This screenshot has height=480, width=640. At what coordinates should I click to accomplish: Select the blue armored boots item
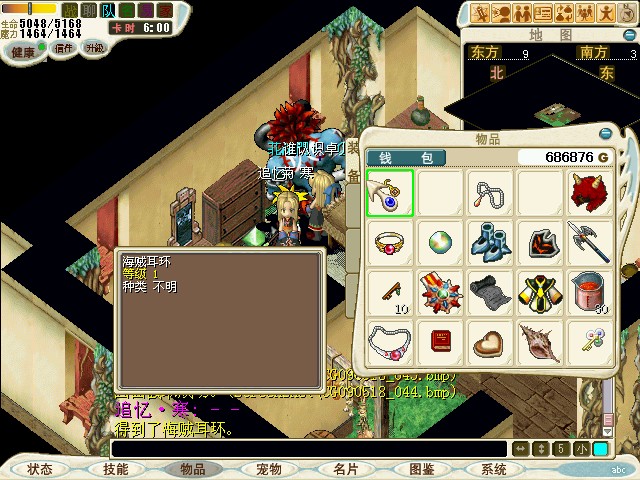(490, 243)
